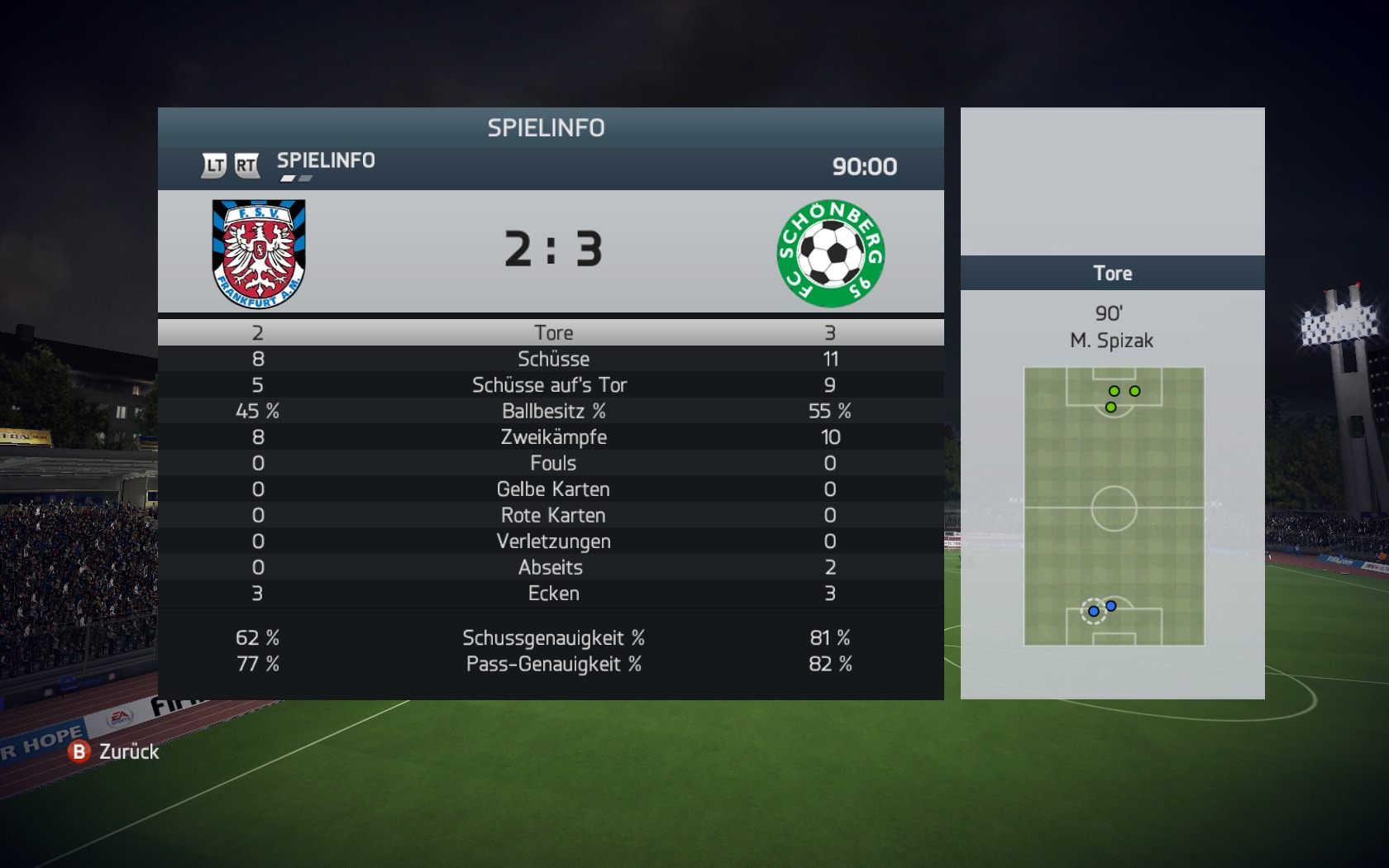Select the Schüsse statistics row

coord(552,359)
